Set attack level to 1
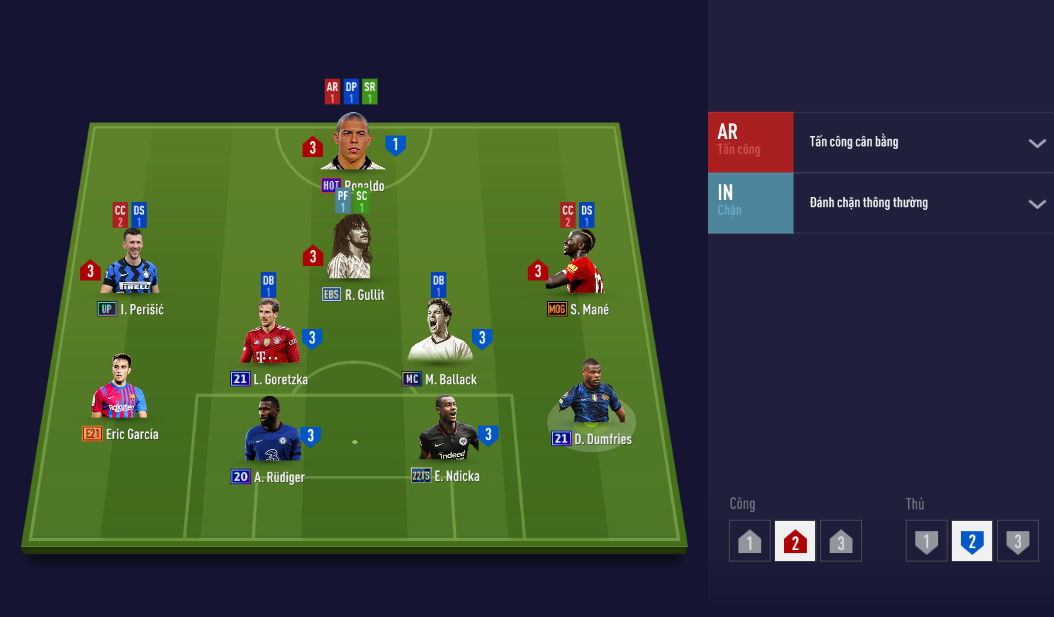Image resolution: width=1054 pixels, height=617 pixels. pos(749,542)
